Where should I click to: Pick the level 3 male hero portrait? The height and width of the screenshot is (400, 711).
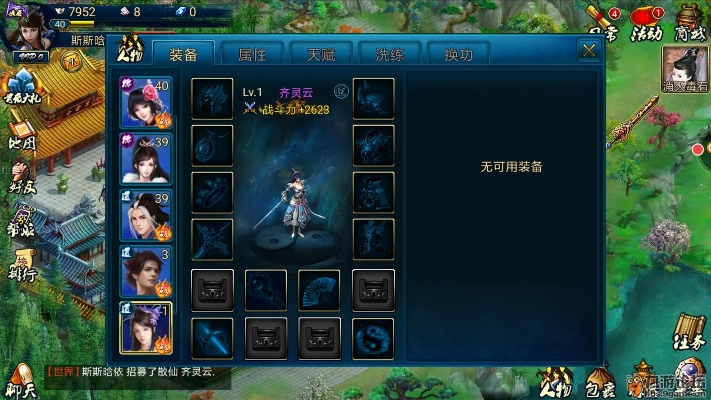tap(146, 271)
